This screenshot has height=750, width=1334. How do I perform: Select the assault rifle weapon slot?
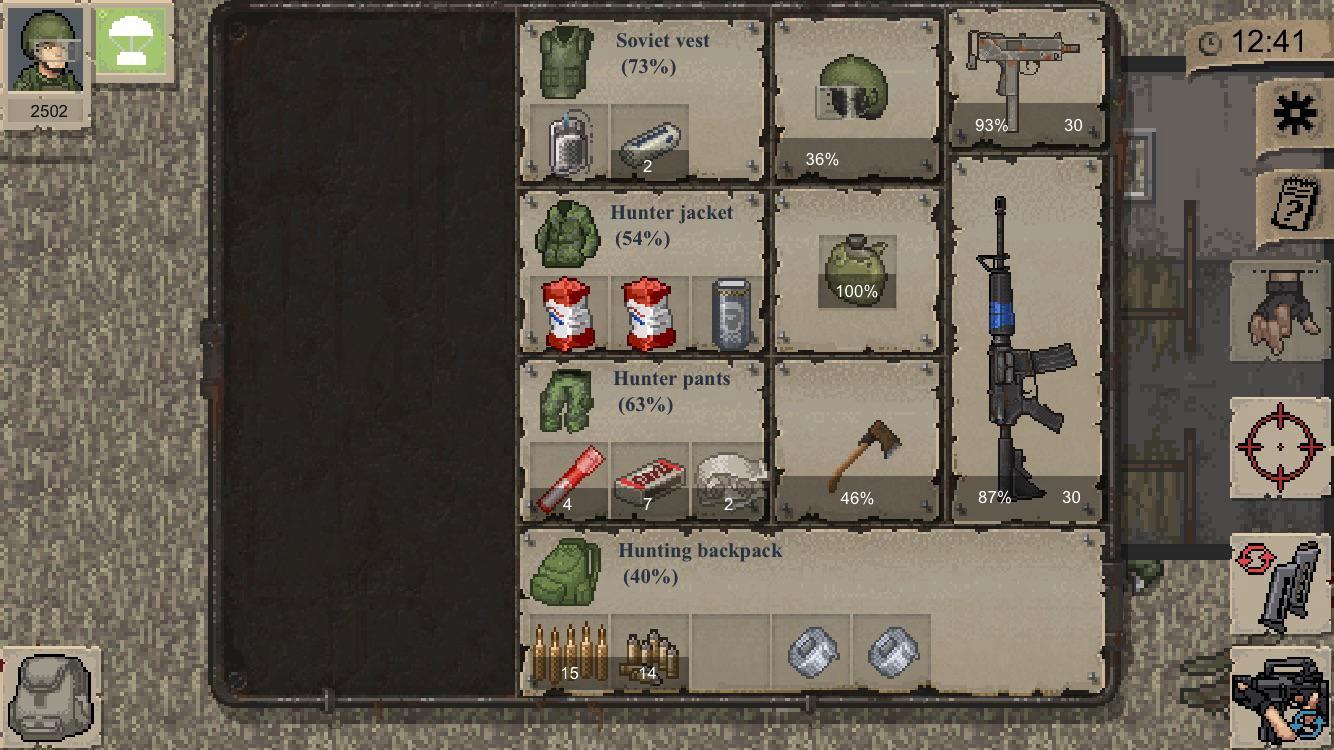pos(1025,340)
